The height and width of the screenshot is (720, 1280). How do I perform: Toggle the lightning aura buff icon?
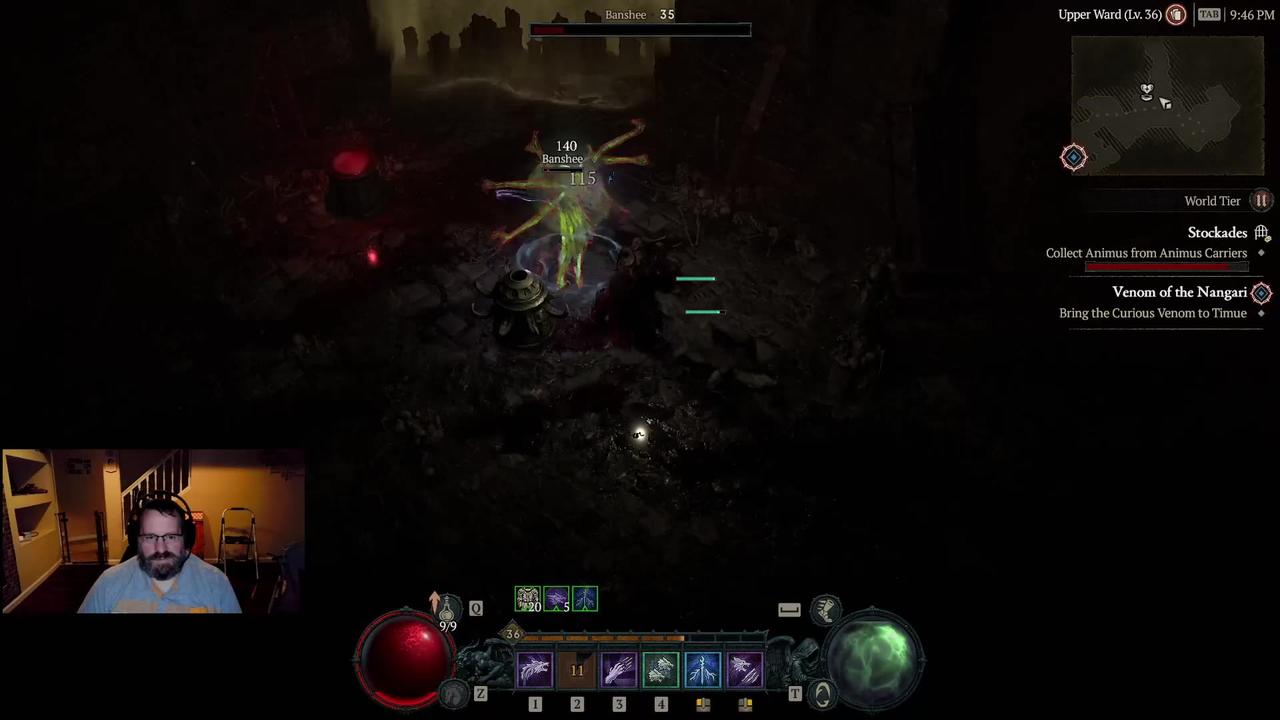584,599
